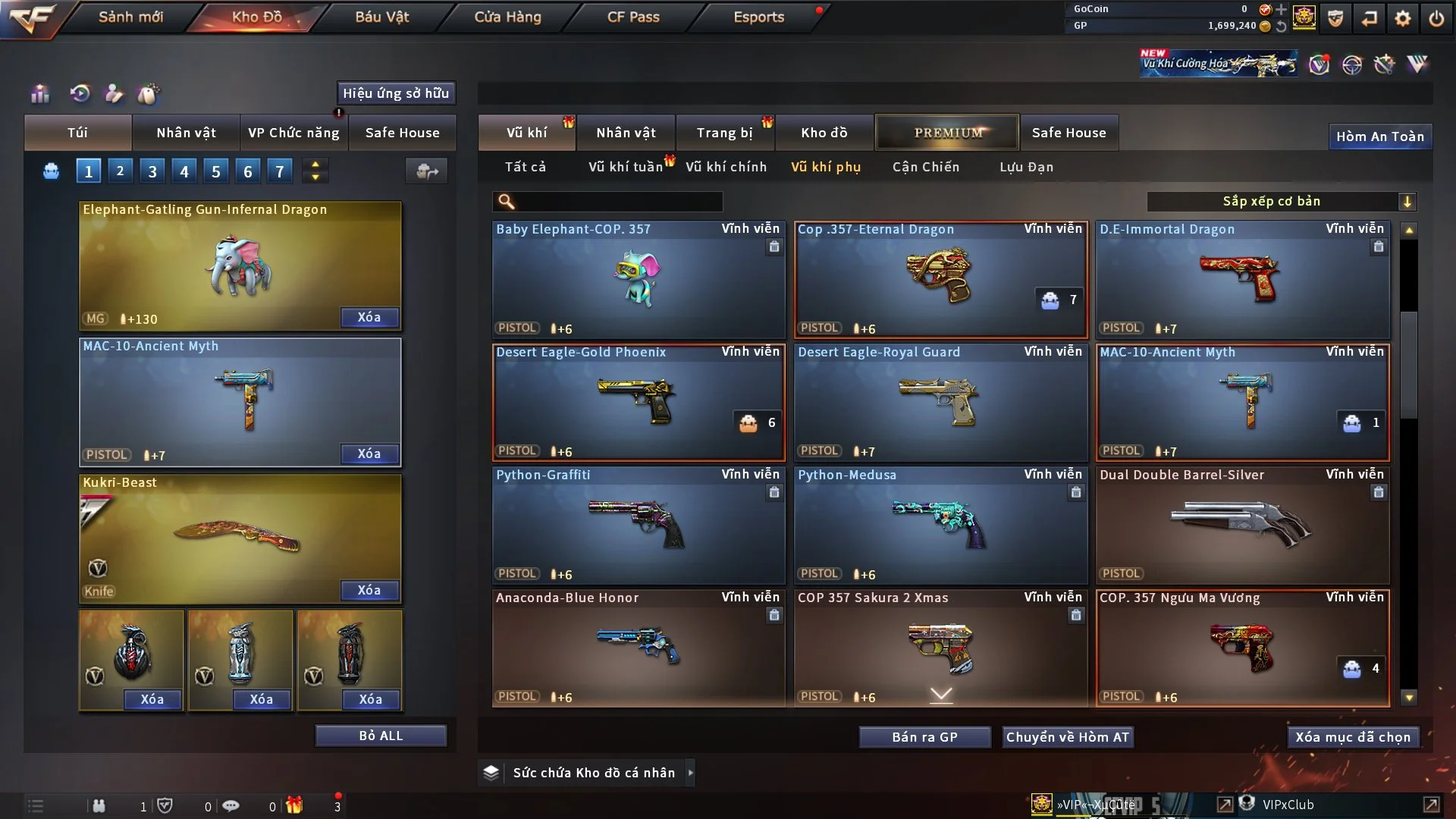Pick the Dual Double Barrel-Silver weapon
This screenshot has width=1456, height=819.
[1242, 525]
